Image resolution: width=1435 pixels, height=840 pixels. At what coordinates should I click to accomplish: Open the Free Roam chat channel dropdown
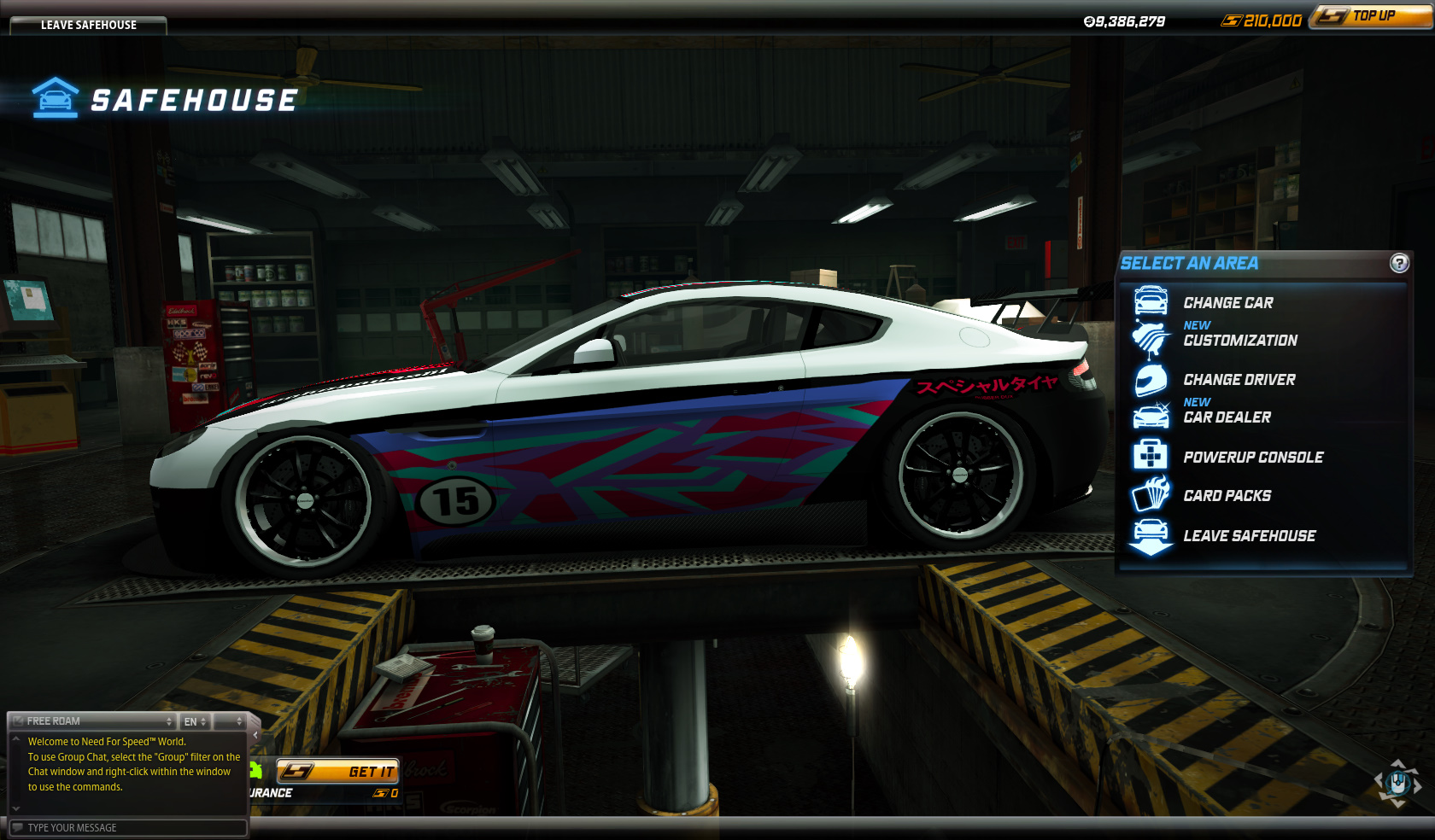tap(92, 721)
